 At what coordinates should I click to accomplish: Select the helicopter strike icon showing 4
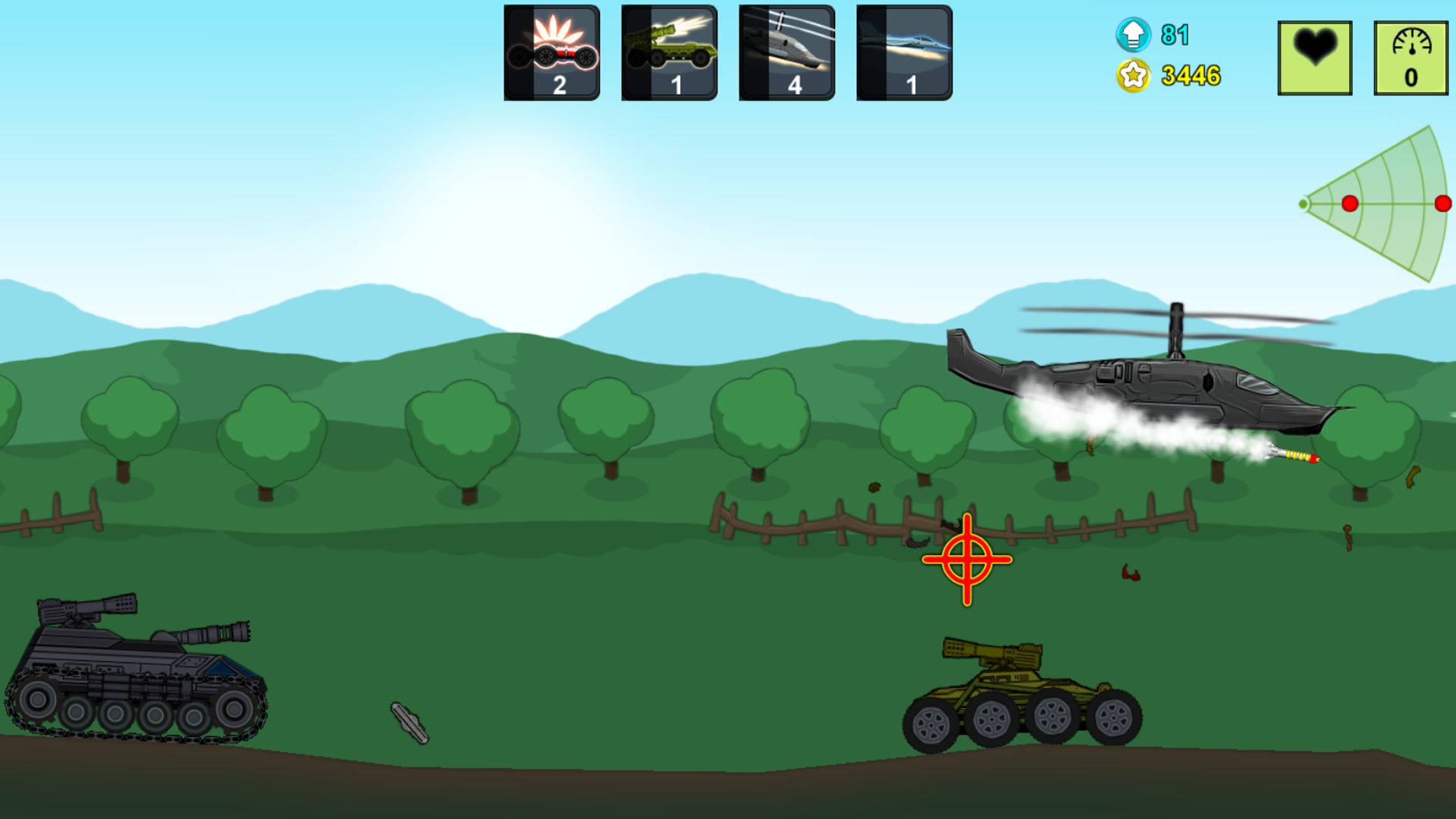coord(786,52)
